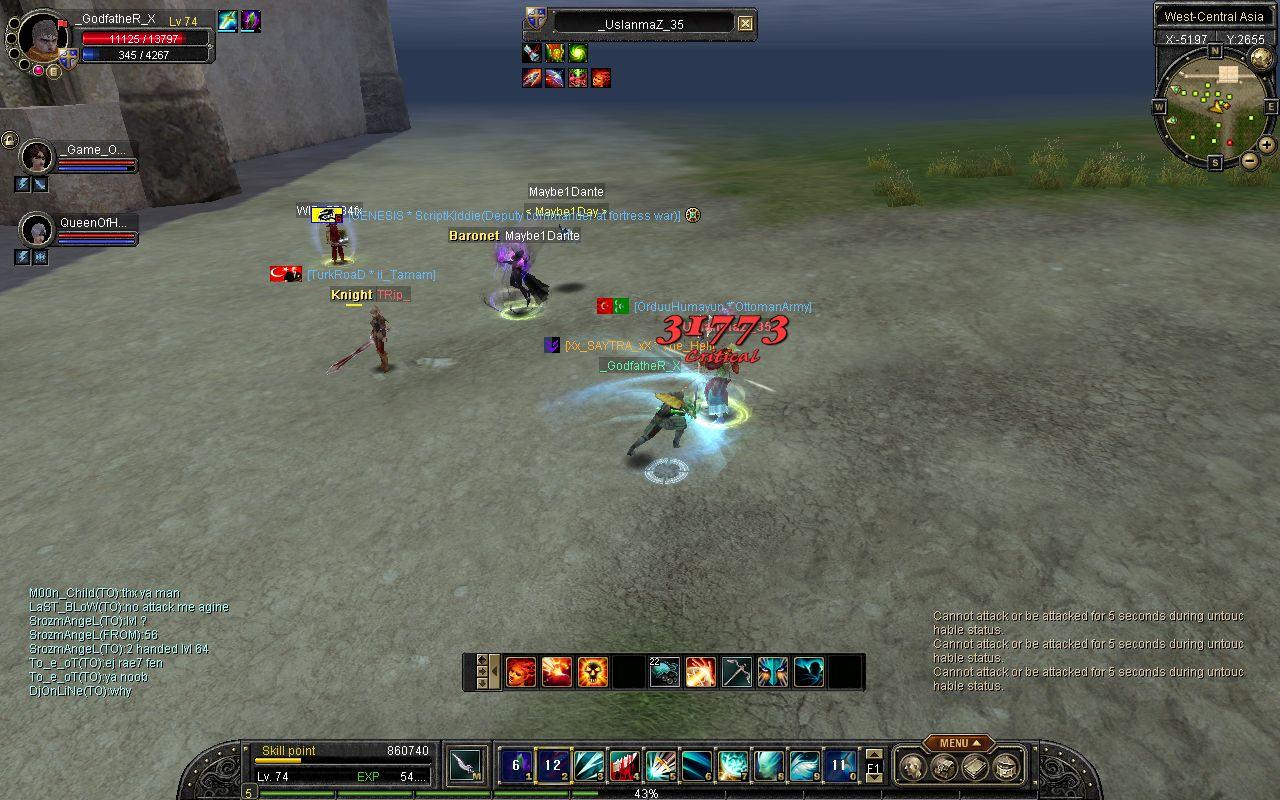The width and height of the screenshot is (1280, 800).
Task: Select party member _Game_O... portrait
Action: 37,157
